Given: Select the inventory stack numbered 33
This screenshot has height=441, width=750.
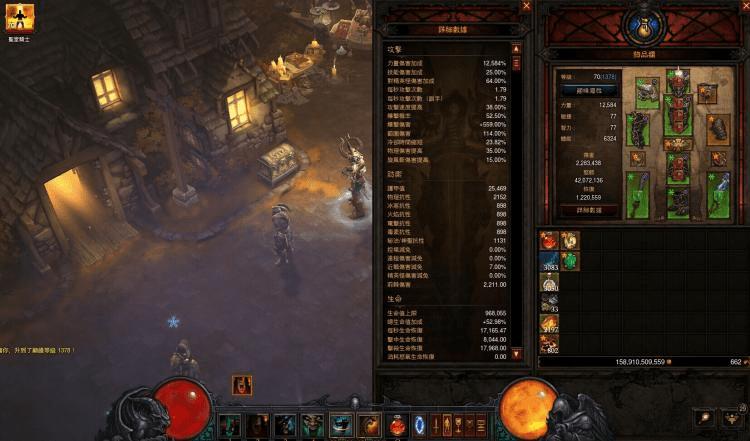Looking at the screenshot, I should pyautogui.click(x=549, y=303).
